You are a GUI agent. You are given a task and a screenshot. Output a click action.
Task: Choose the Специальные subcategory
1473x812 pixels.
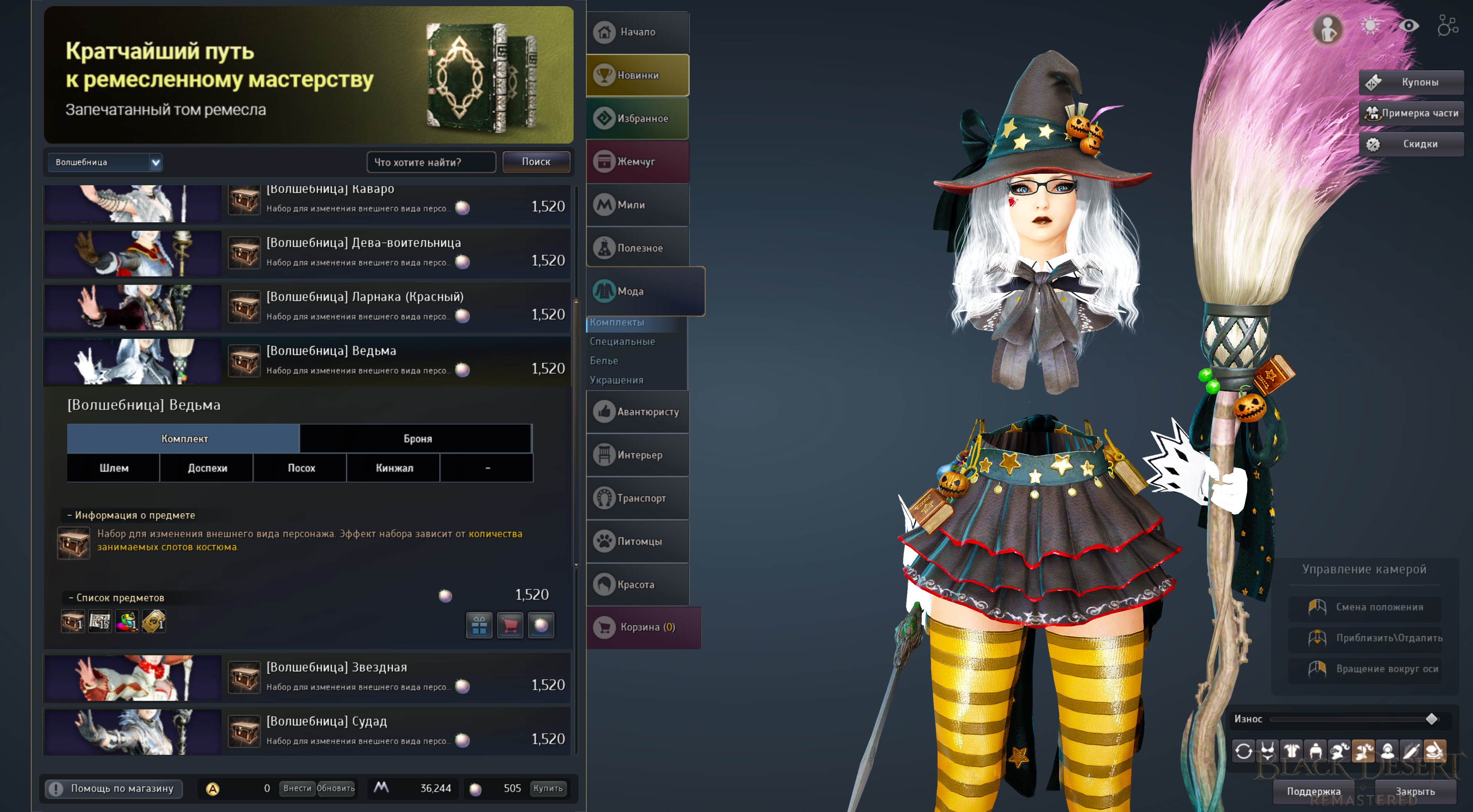click(x=622, y=342)
